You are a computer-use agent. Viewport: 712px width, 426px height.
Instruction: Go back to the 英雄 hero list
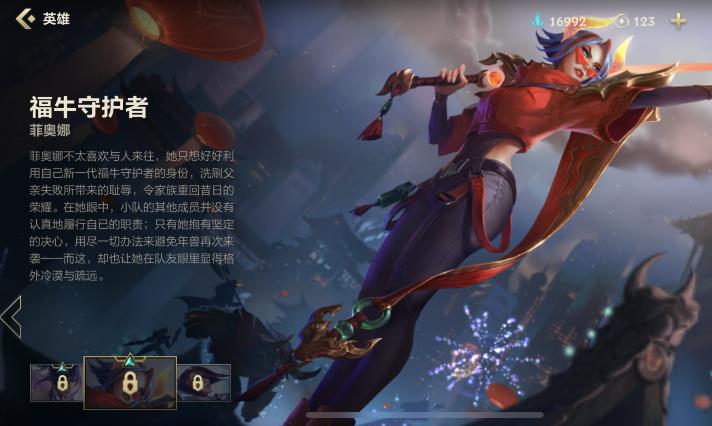(x=25, y=19)
